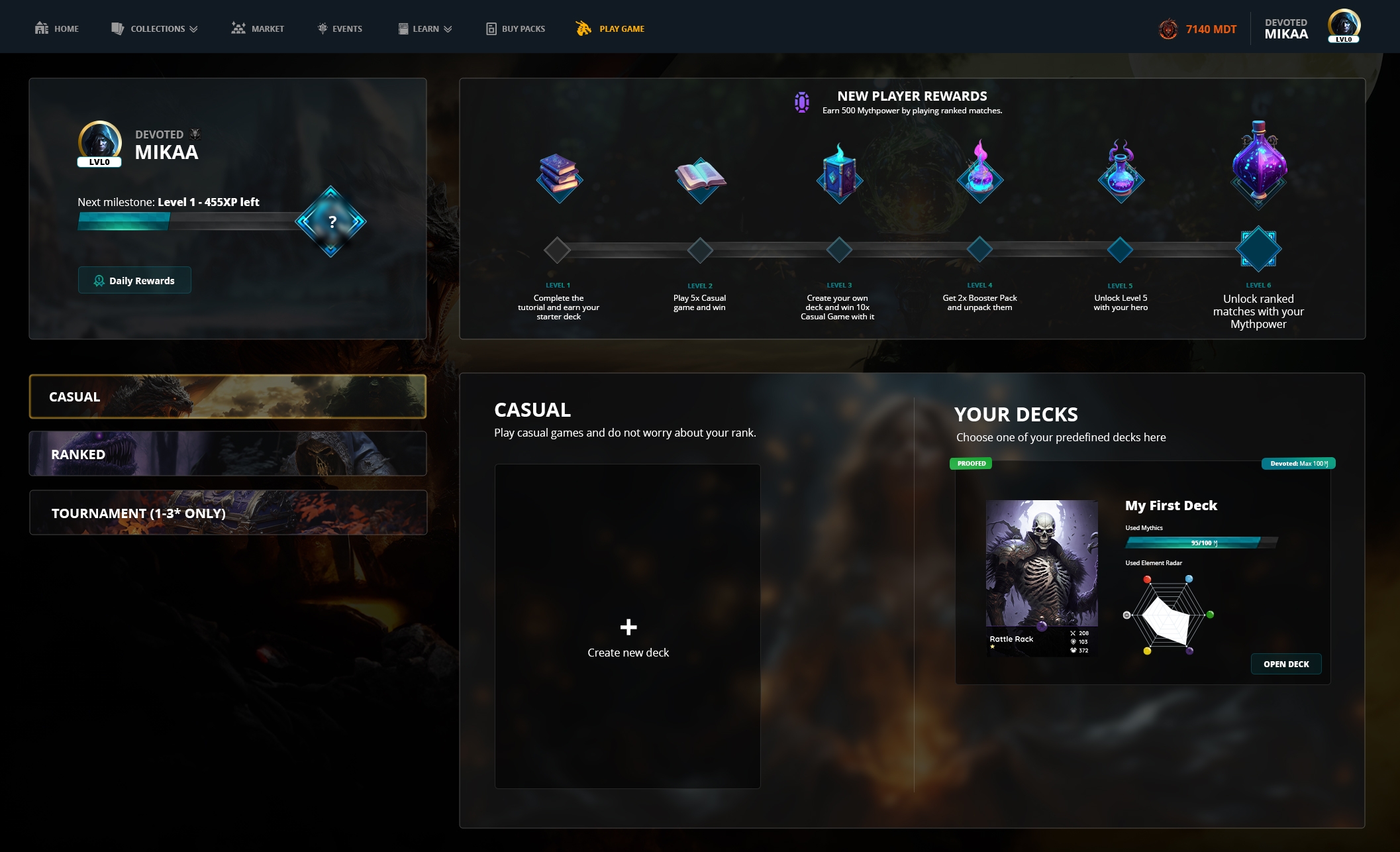1400x852 pixels.
Task: Go to the Home page
Action: point(57,28)
